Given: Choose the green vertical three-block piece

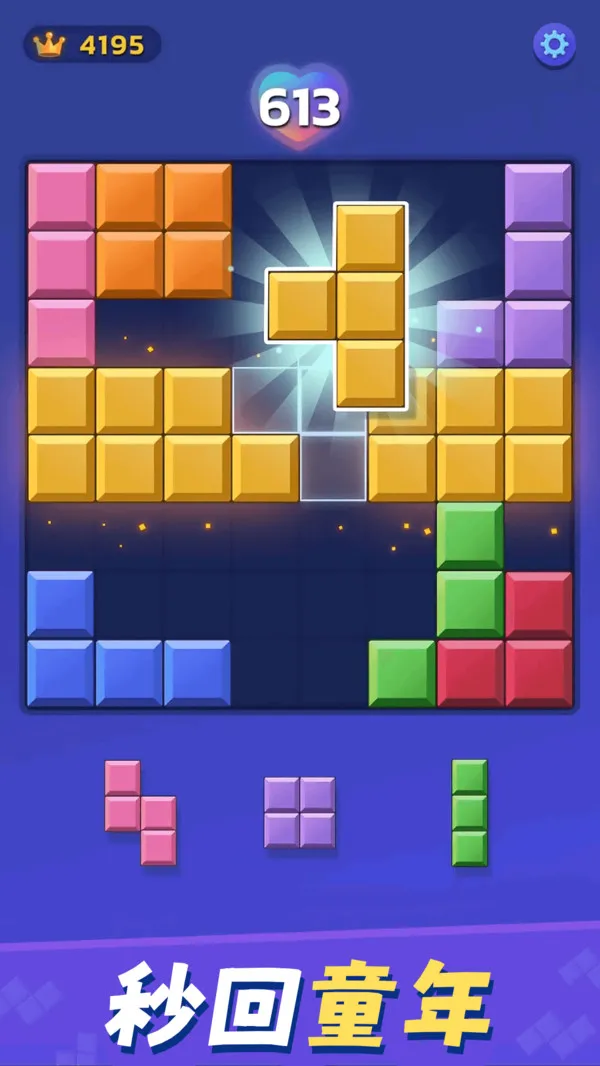Looking at the screenshot, I should tap(469, 812).
